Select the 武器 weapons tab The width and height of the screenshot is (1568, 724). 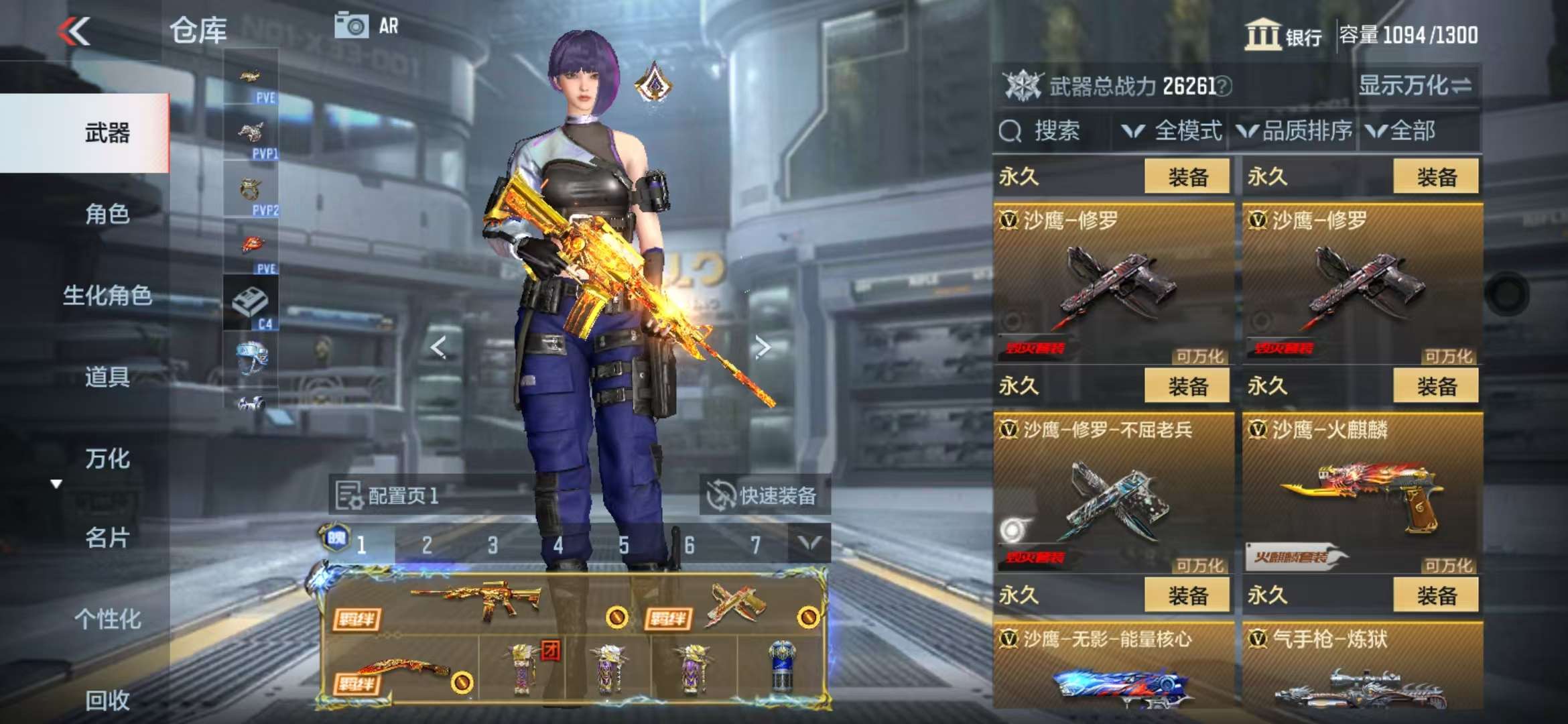[107, 133]
